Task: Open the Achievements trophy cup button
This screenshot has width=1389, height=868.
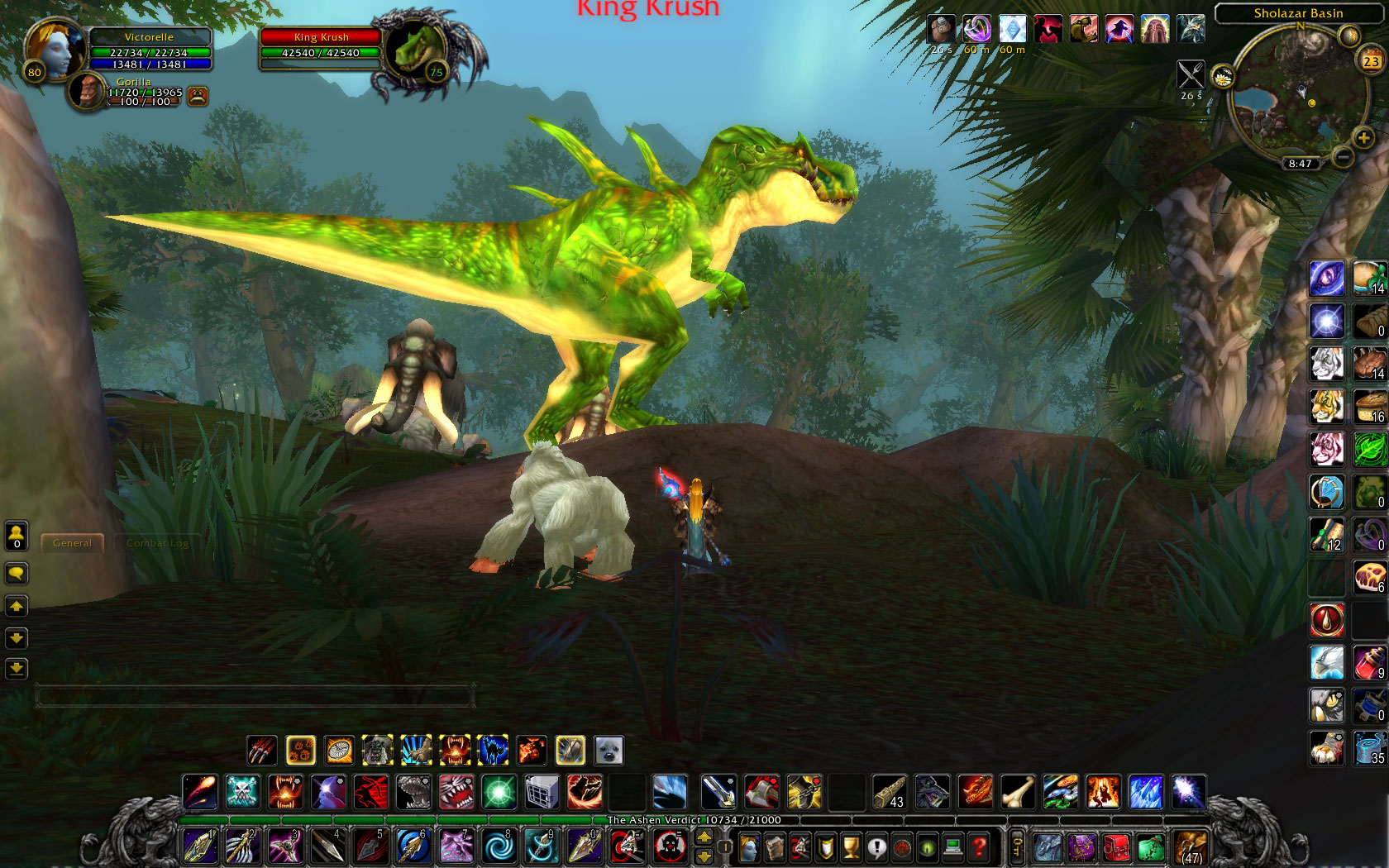Action: (851, 847)
